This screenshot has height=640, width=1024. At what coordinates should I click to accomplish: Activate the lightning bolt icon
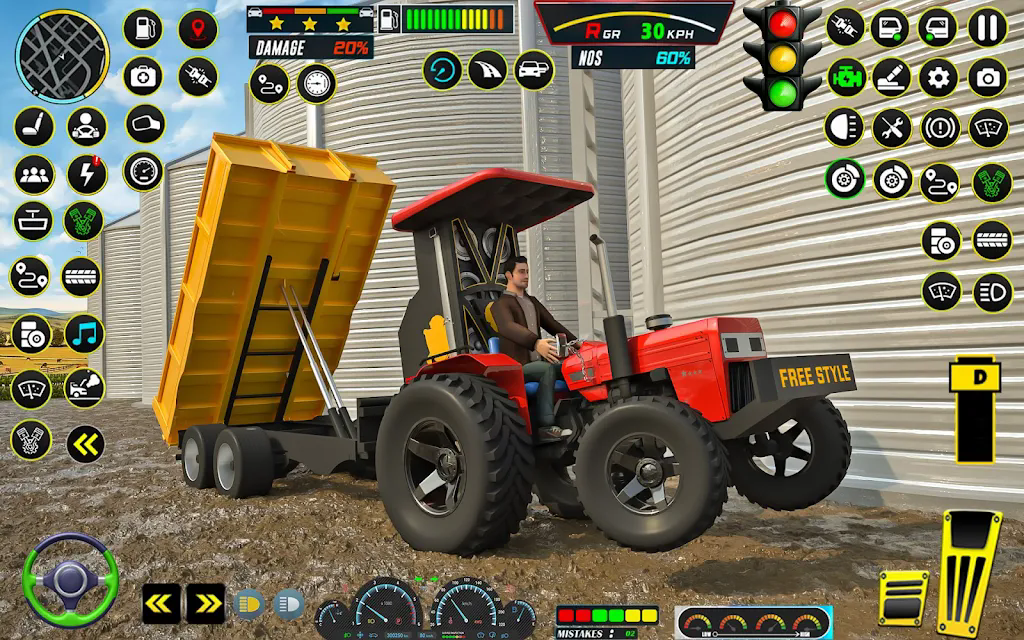(87, 175)
